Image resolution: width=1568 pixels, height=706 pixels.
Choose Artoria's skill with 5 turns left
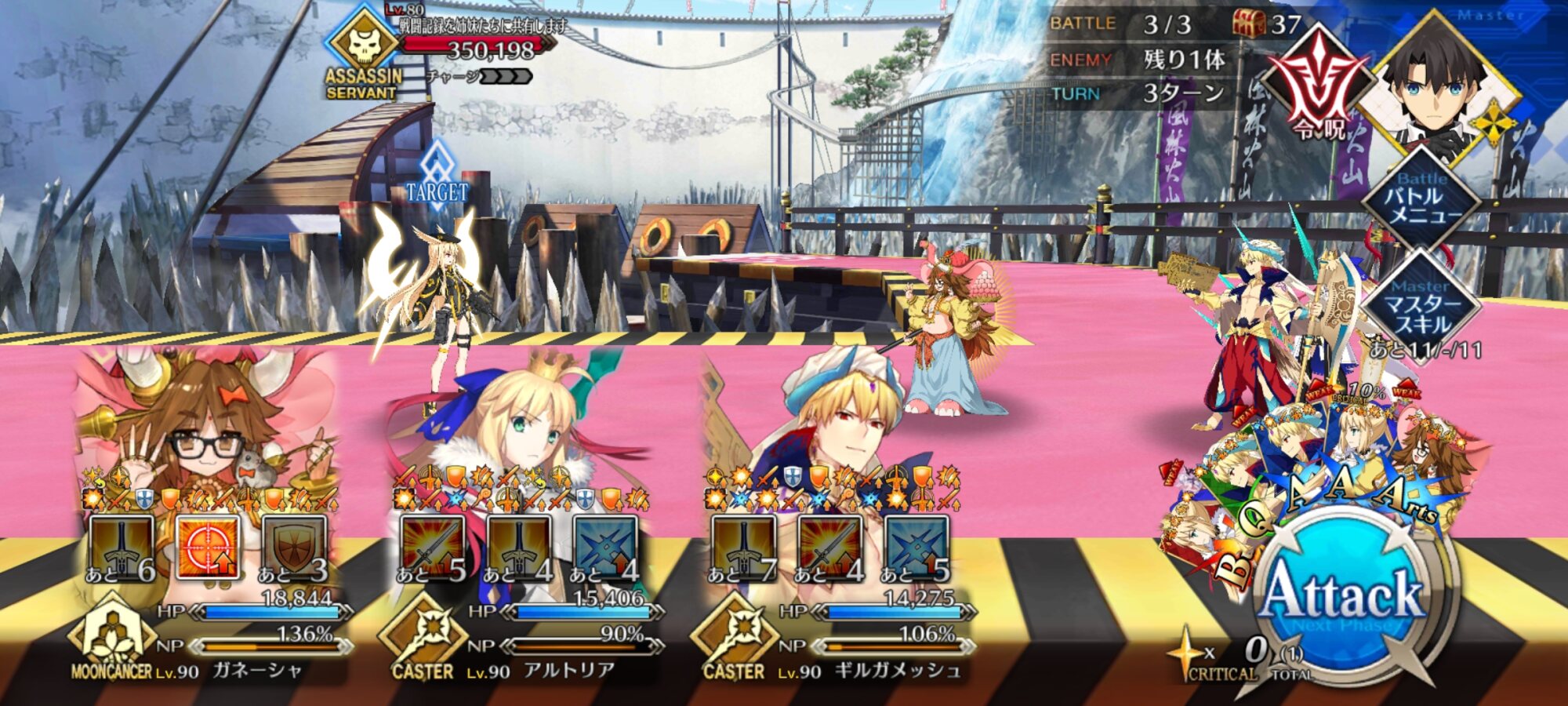tap(432, 547)
